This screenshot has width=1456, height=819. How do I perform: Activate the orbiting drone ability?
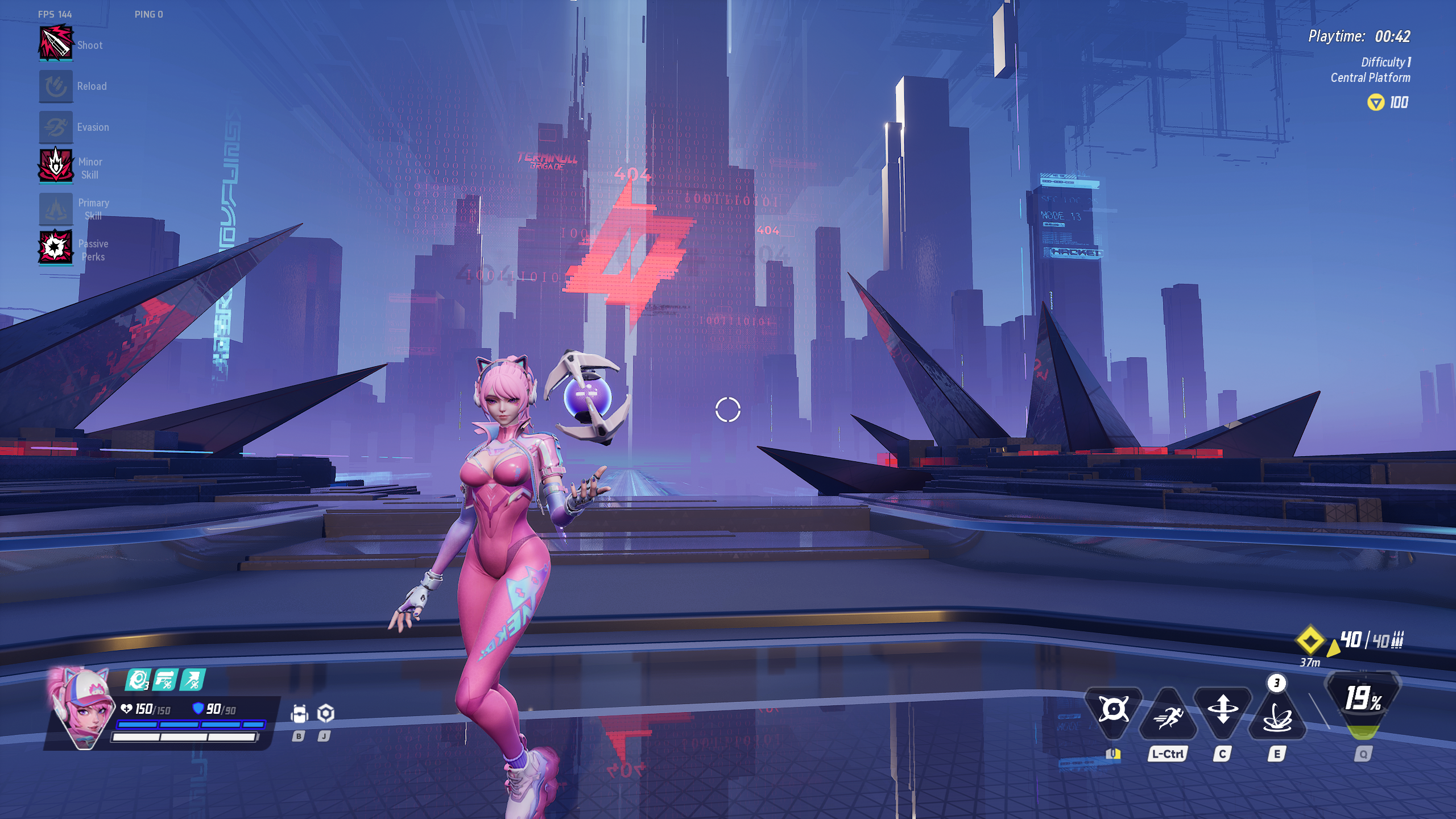click(1113, 710)
